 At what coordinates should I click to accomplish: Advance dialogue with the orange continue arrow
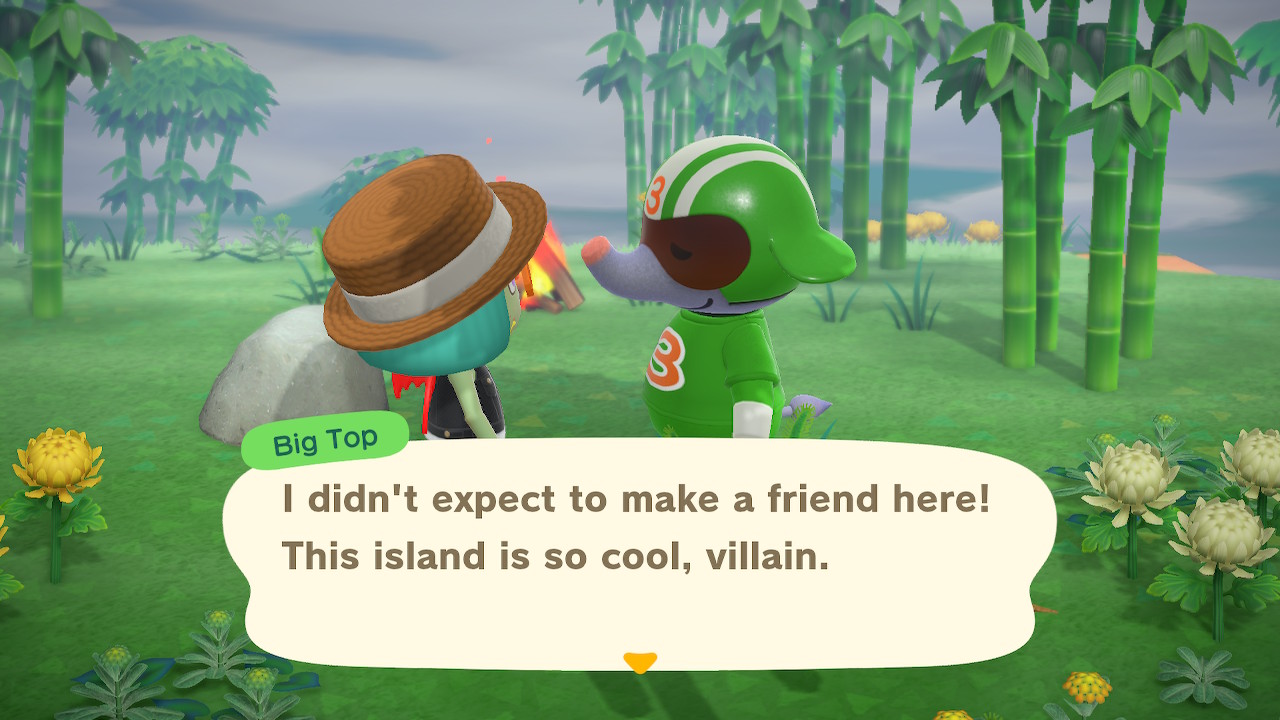point(639,662)
